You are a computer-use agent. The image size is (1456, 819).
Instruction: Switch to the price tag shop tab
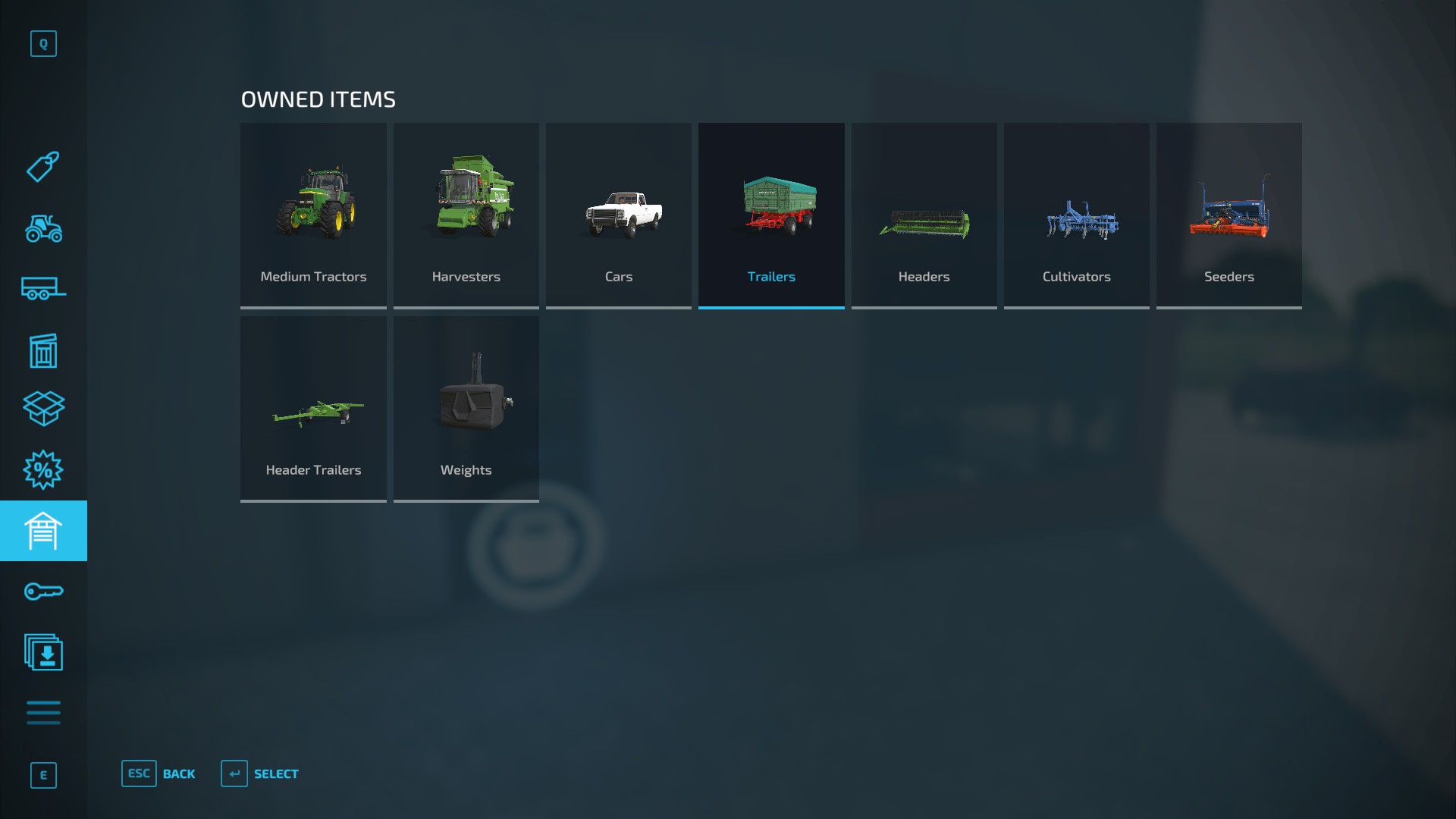(43, 167)
